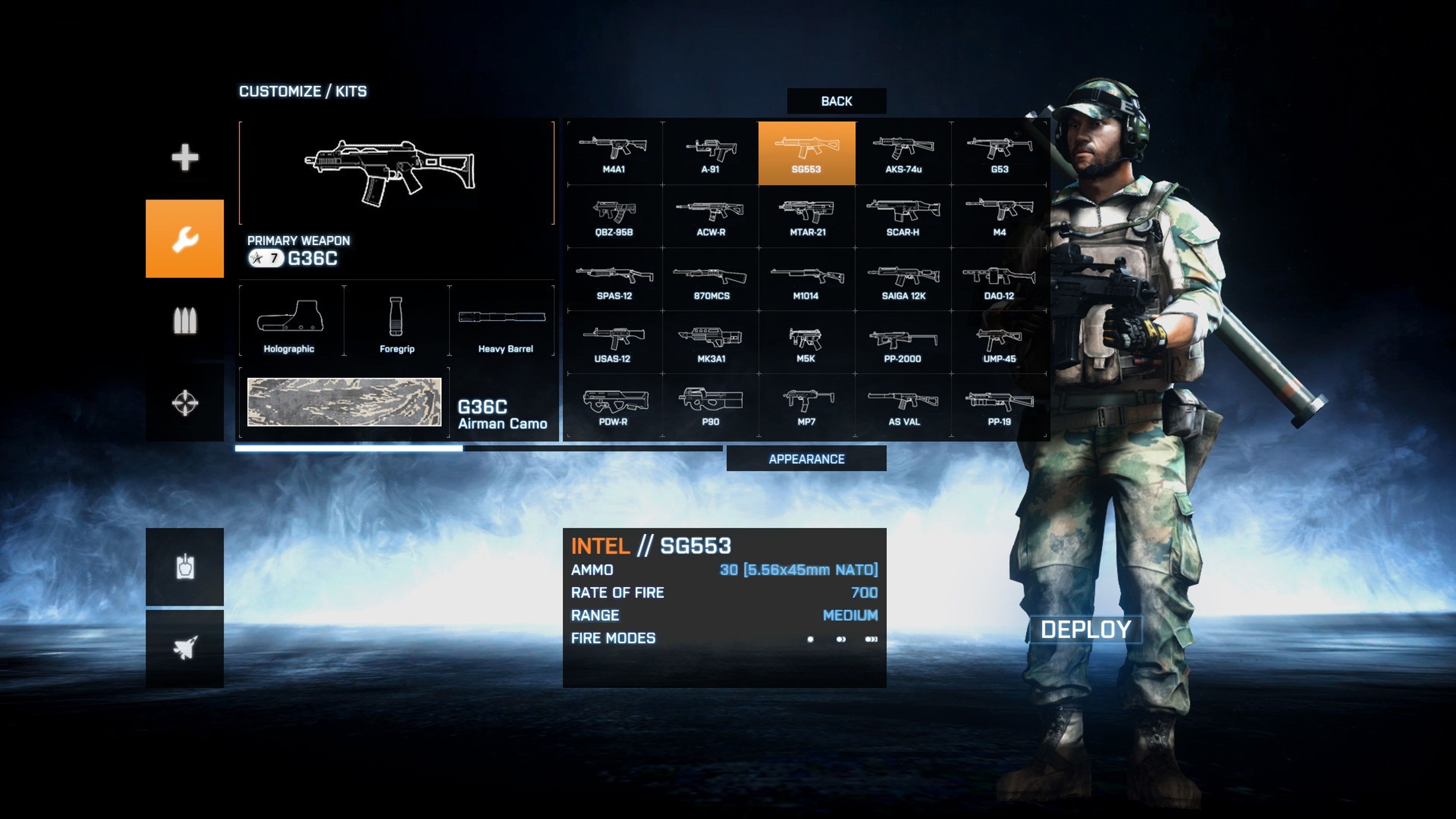Choose the UMP-45 from the grid
Viewport: 1456px width, 819px height.
[999, 343]
